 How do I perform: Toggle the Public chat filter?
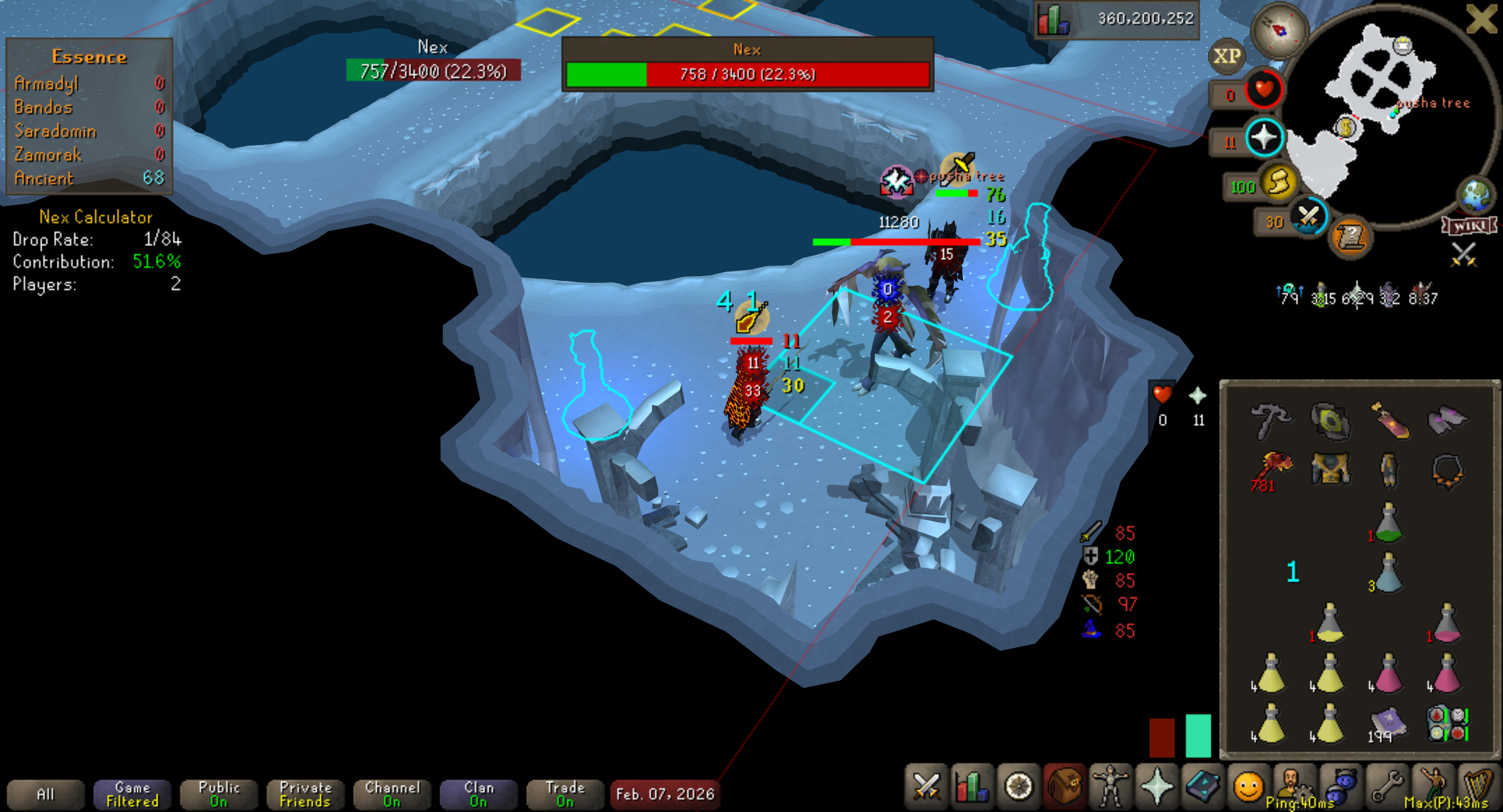pyautogui.click(x=219, y=794)
